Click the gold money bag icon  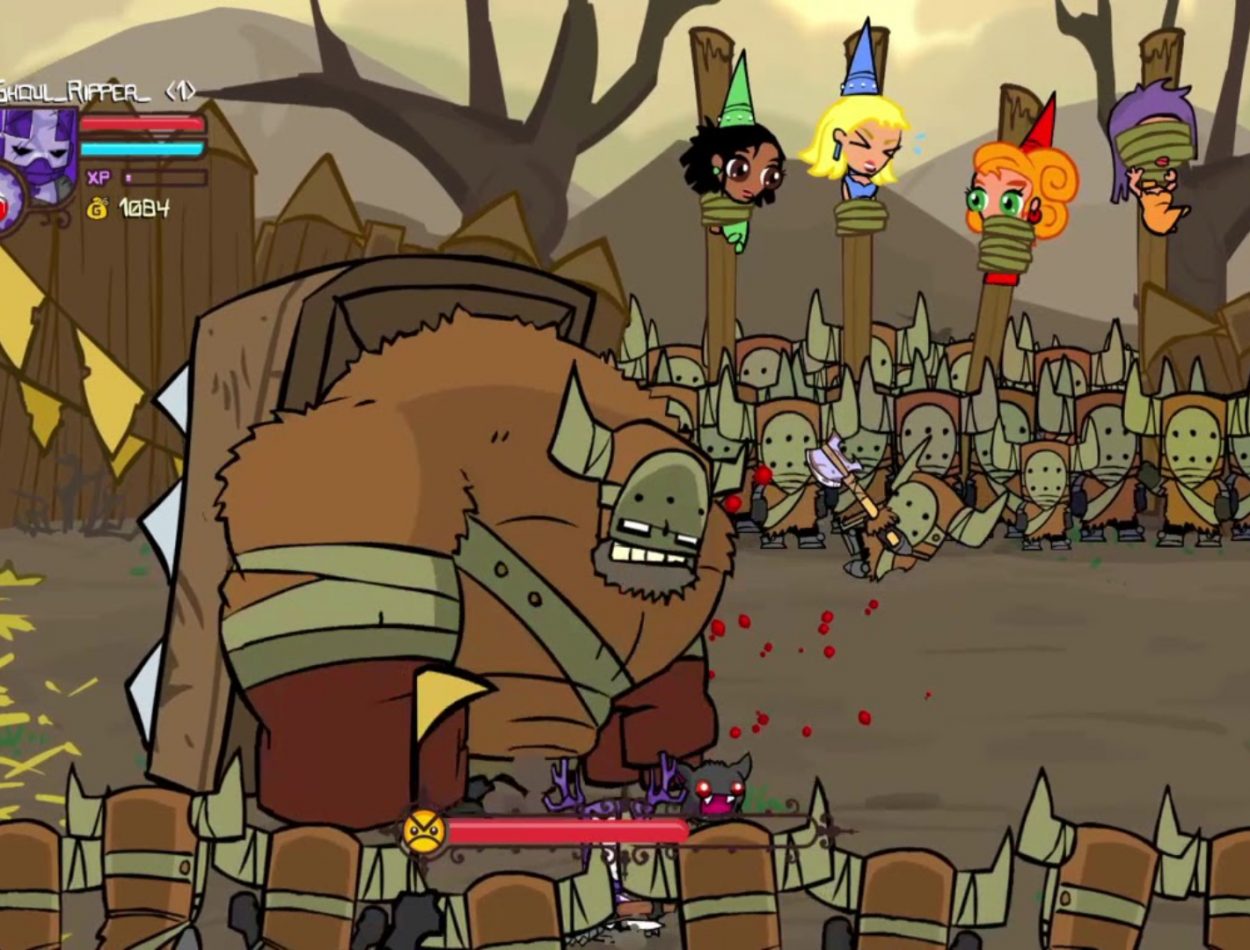[x=98, y=208]
